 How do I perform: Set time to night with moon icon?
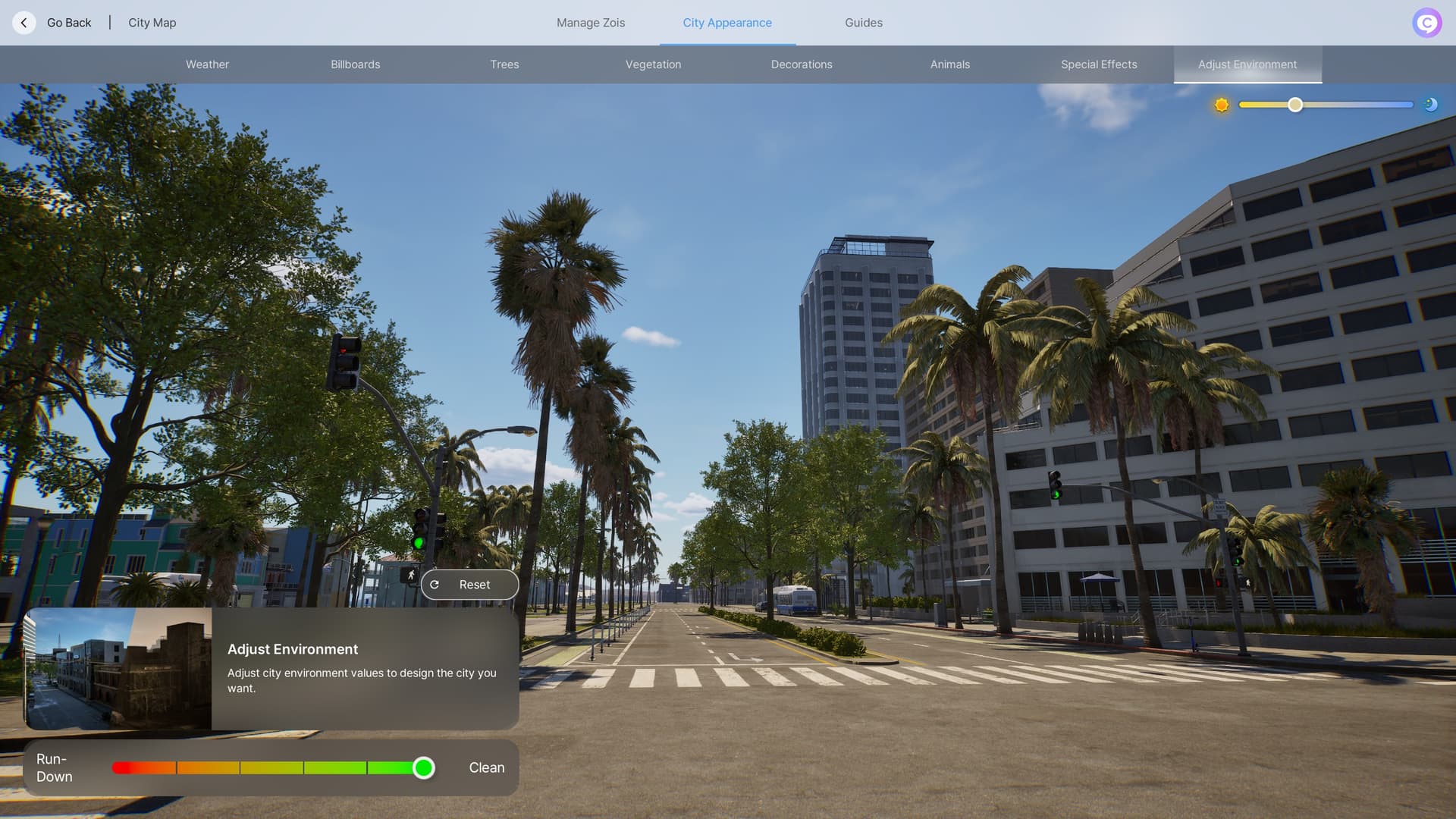click(1431, 105)
